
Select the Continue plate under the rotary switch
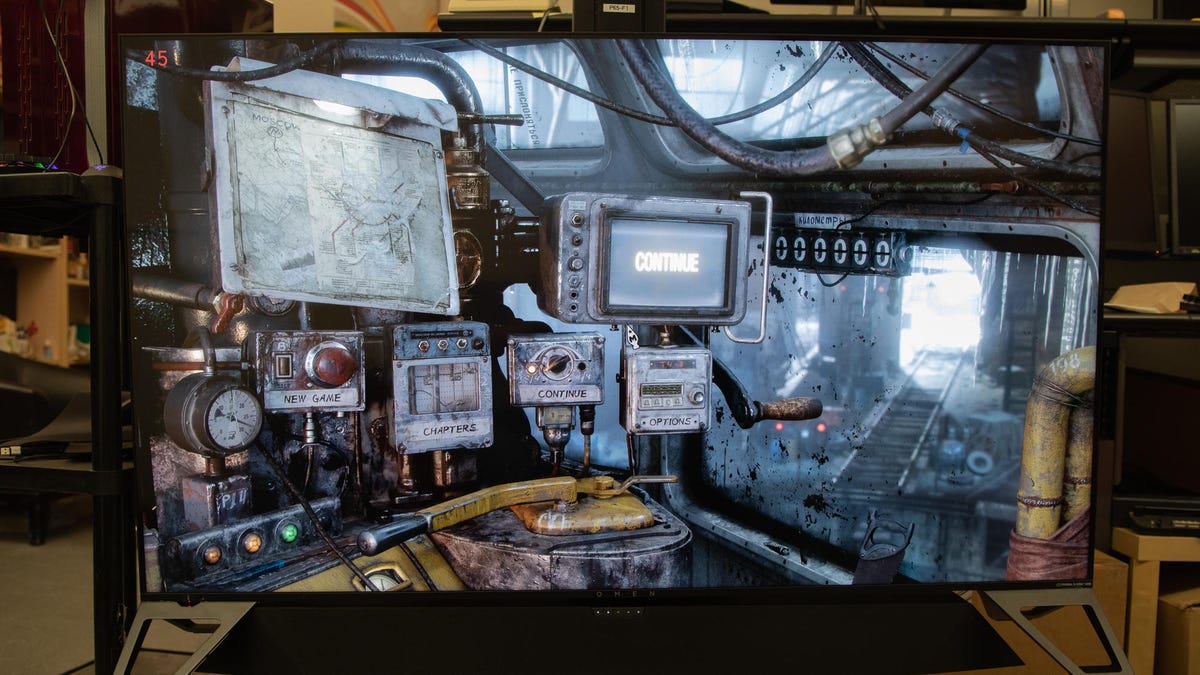556,394
